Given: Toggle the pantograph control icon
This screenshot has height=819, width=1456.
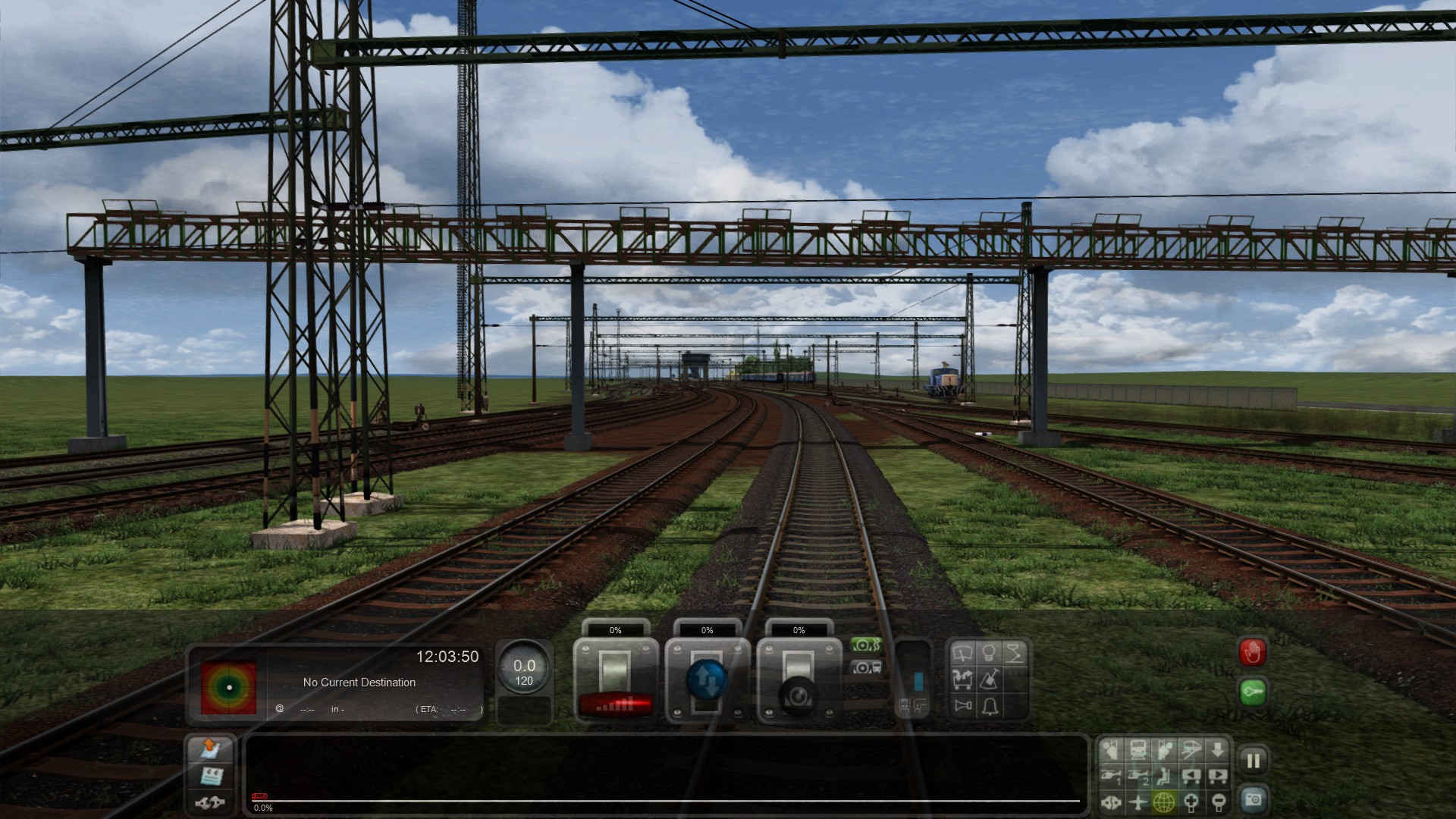Looking at the screenshot, I should click(1014, 654).
